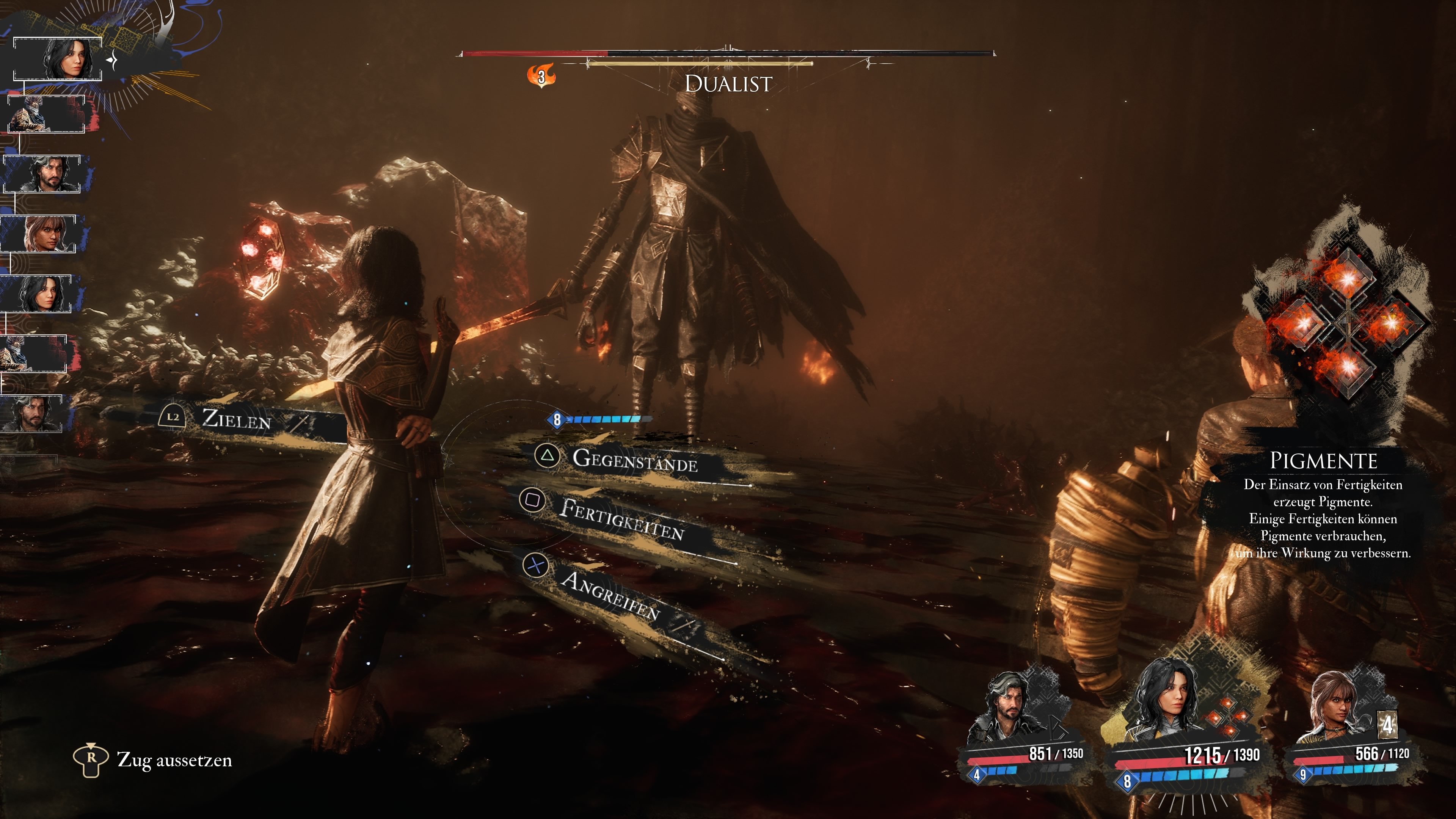The height and width of the screenshot is (819, 1456).
Task: Skip the turn with Zug aussetzen
Action: (174, 759)
